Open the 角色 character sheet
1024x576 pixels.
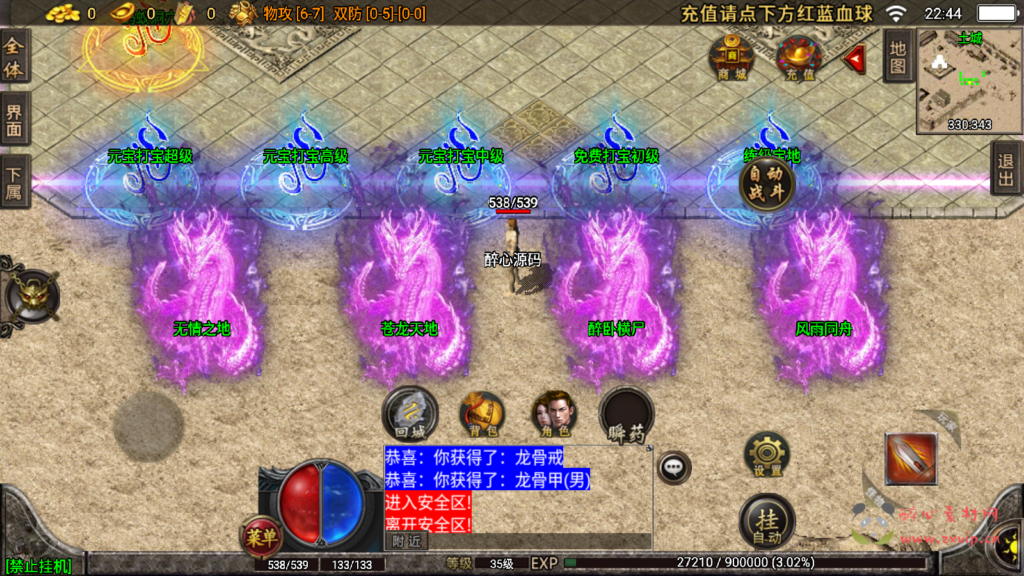click(x=553, y=414)
